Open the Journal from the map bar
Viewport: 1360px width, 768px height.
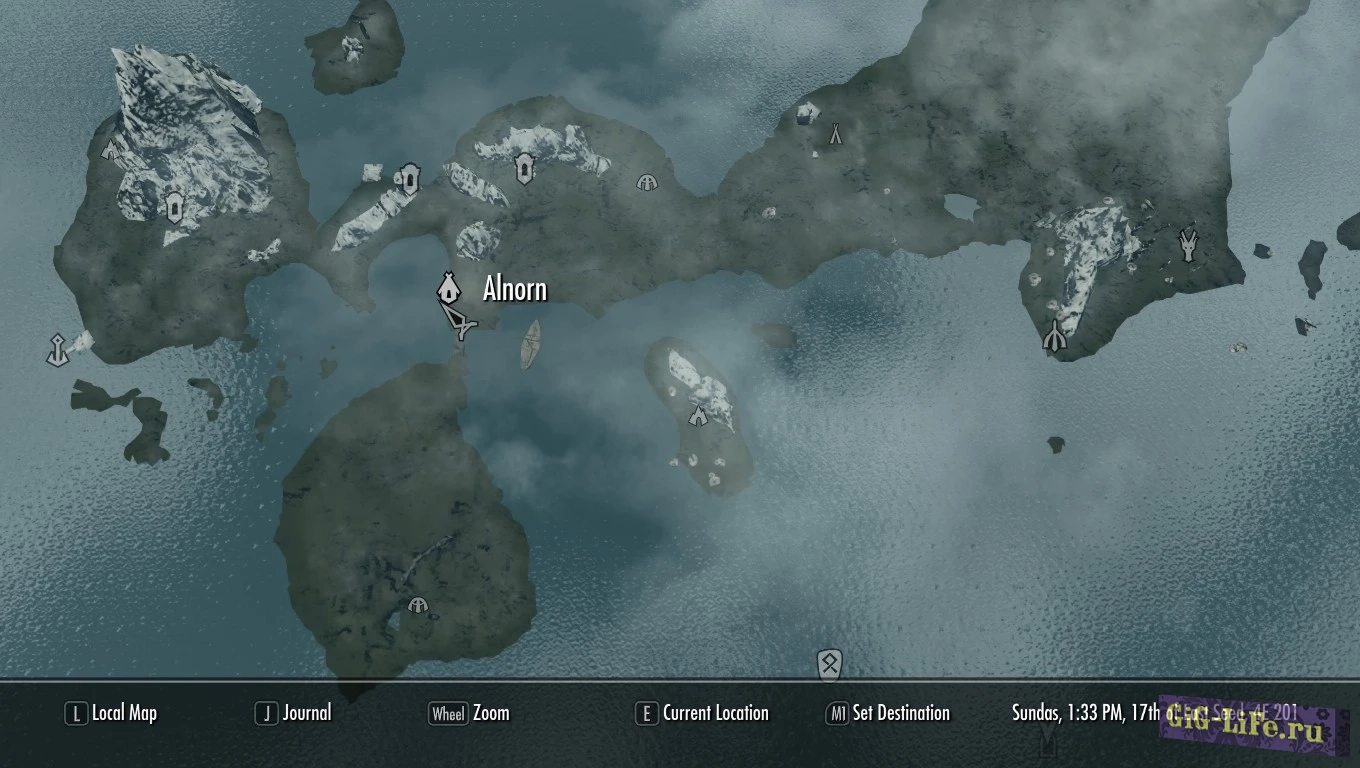tap(294, 713)
